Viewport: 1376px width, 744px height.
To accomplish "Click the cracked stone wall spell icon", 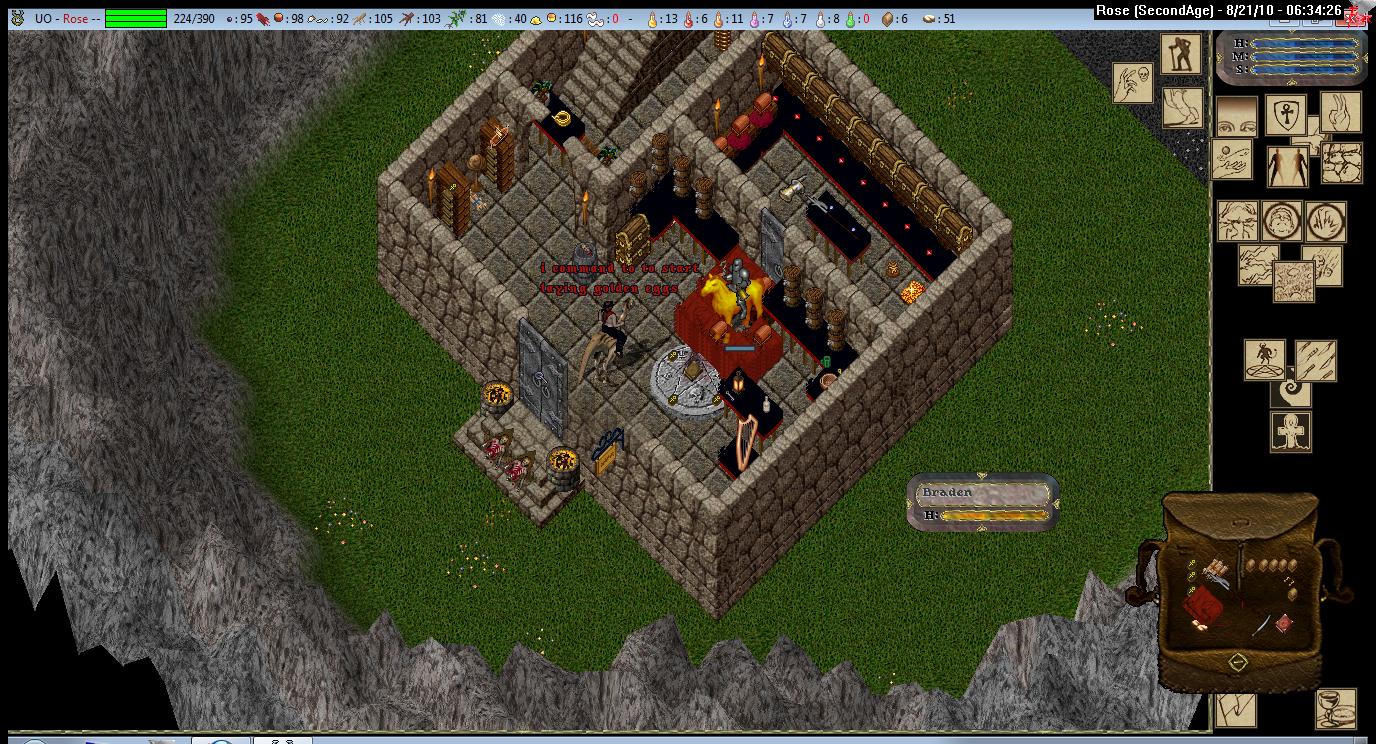I will pos(1341,163).
